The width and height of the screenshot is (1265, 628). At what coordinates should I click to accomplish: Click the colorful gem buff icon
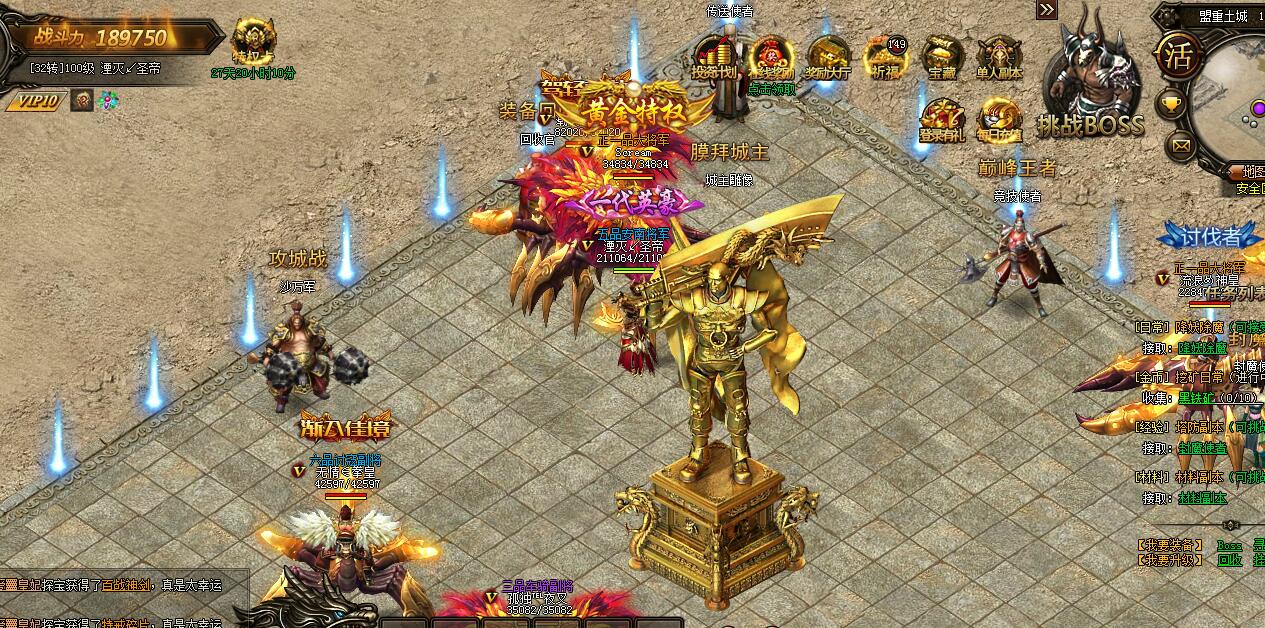107,100
